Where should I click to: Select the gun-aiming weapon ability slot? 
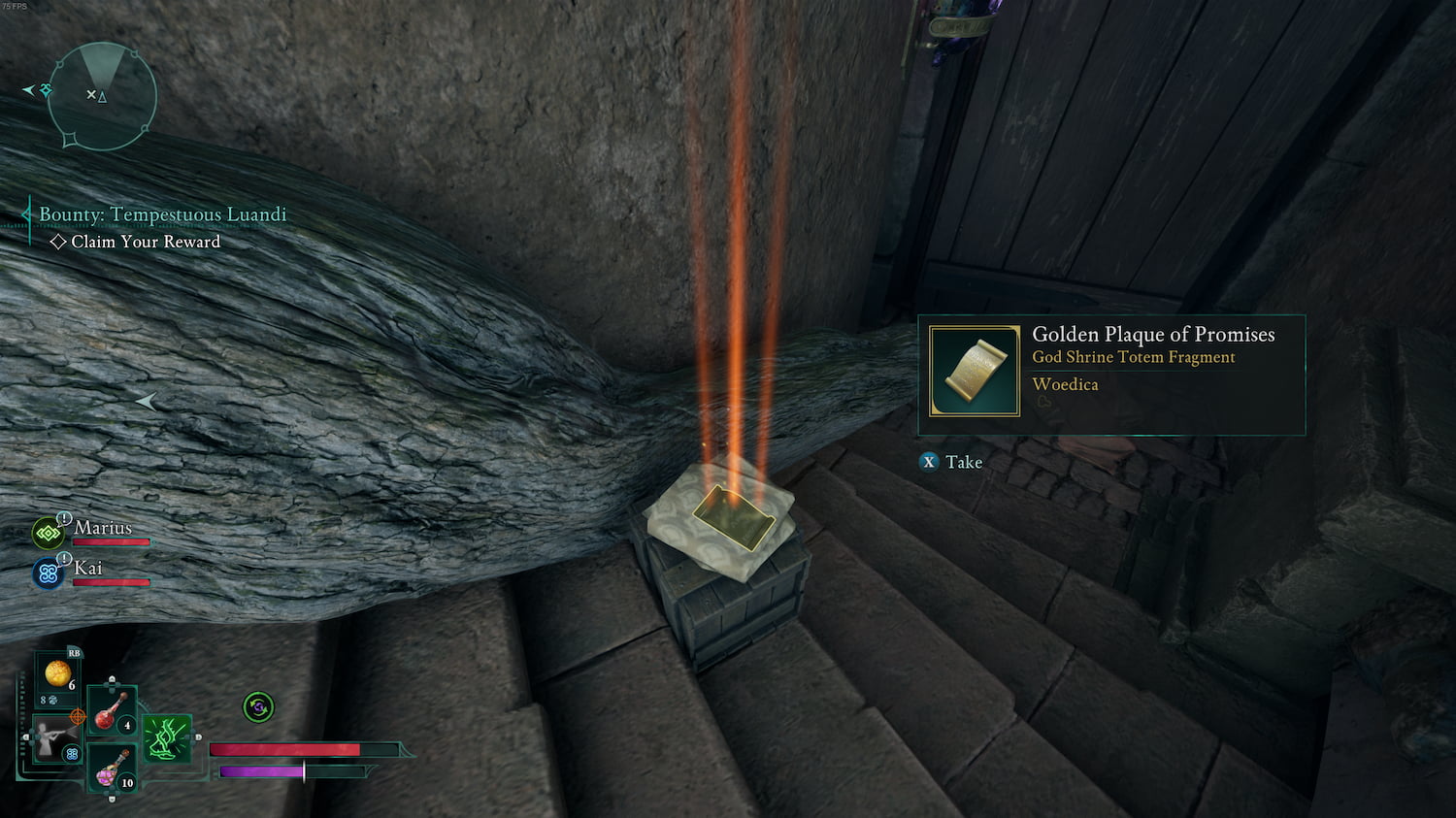tap(53, 740)
